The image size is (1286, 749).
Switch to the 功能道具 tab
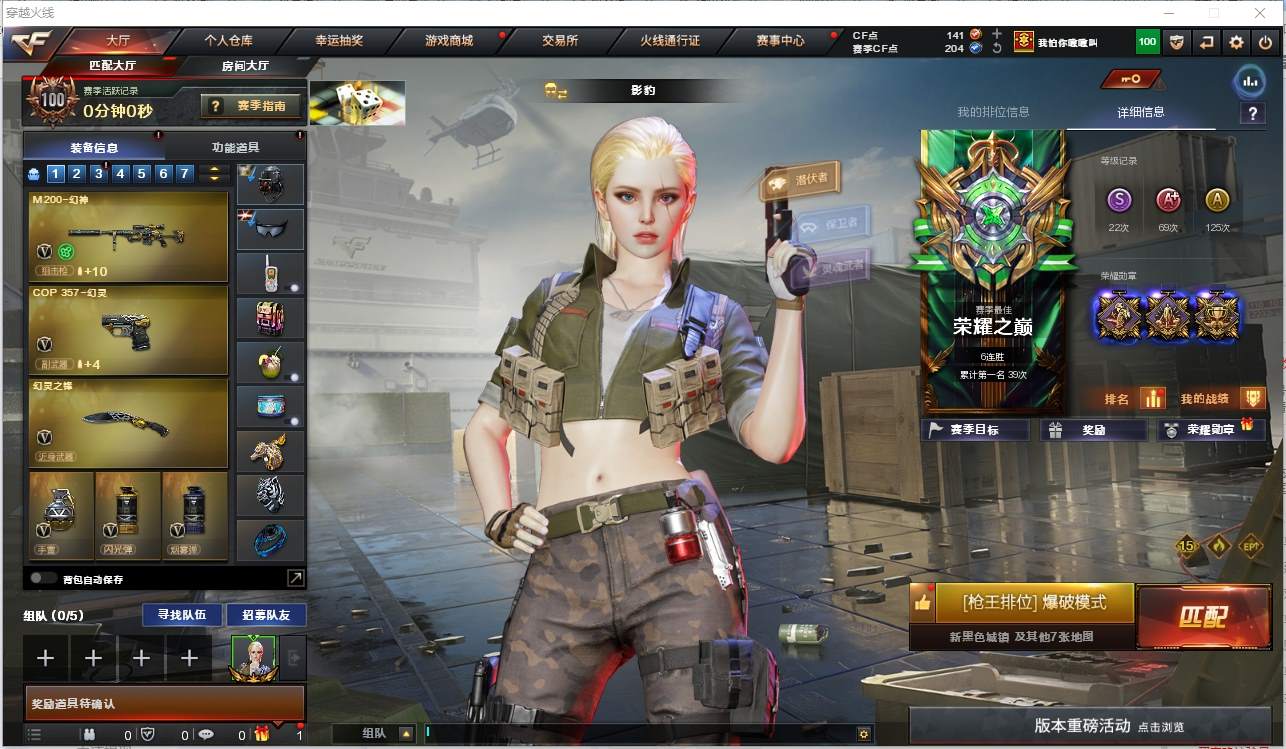(x=235, y=147)
